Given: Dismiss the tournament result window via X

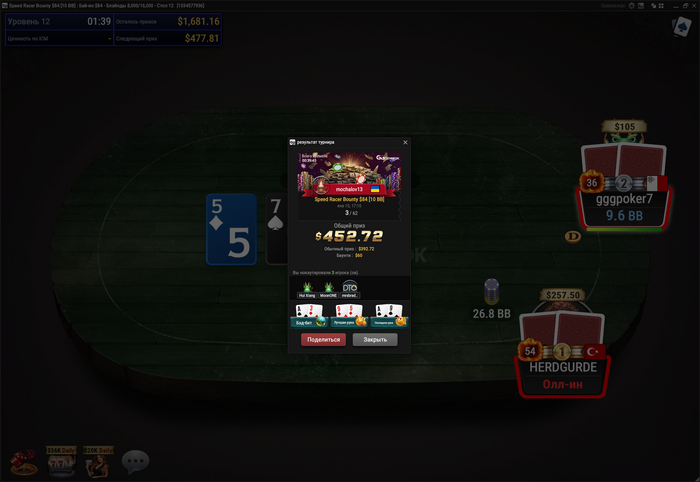Looking at the screenshot, I should point(405,142).
